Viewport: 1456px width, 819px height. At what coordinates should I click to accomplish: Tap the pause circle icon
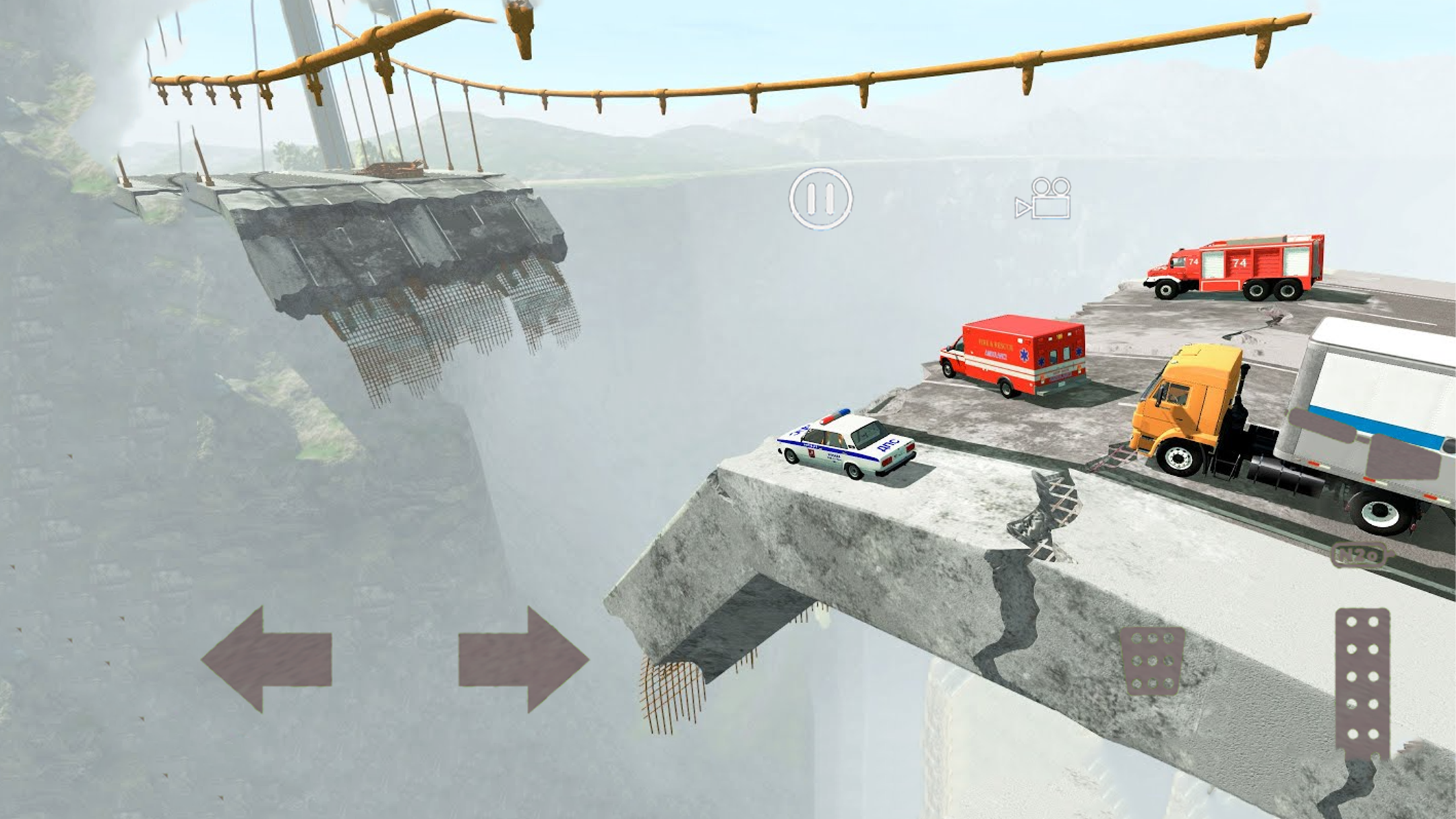[x=821, y=199]
